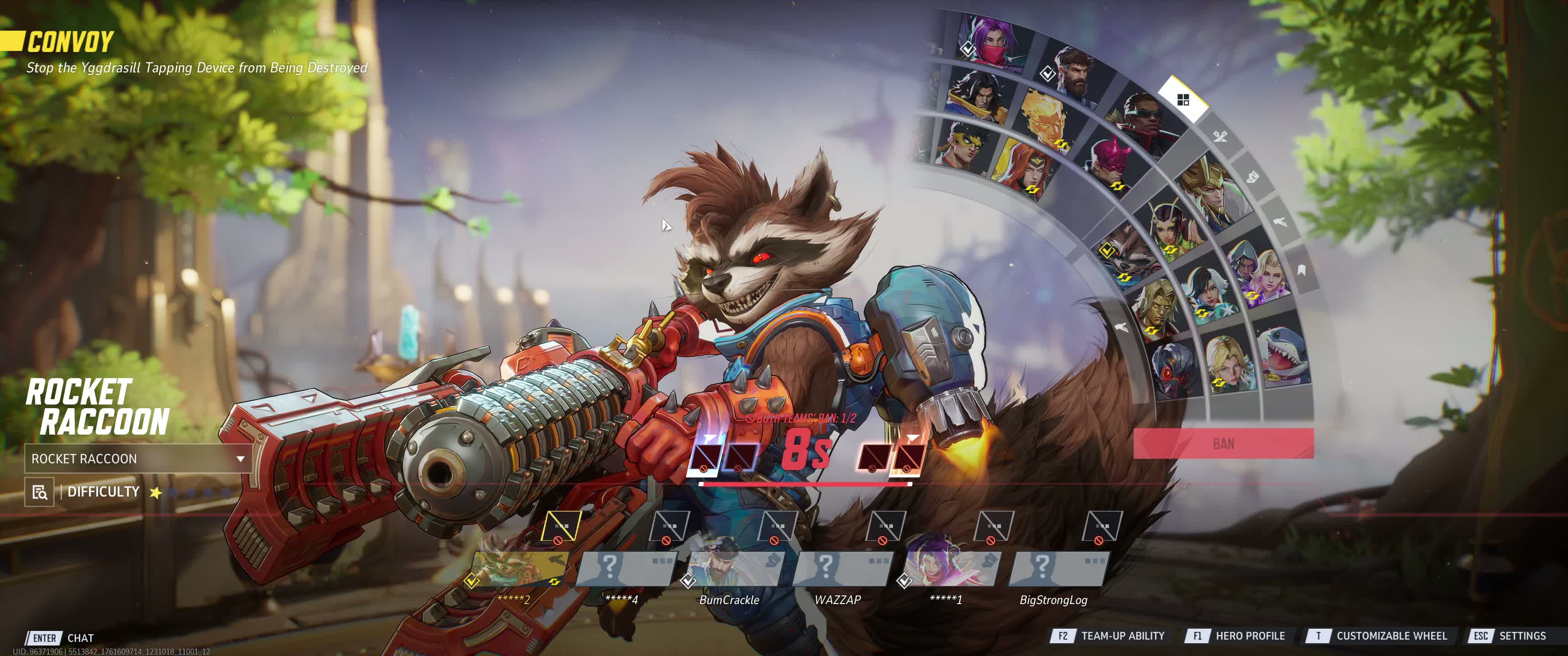This screenshot has width=1568, height=656.
Task: Select the all-heroes grid tab
Action: (x=1183, y=100)
